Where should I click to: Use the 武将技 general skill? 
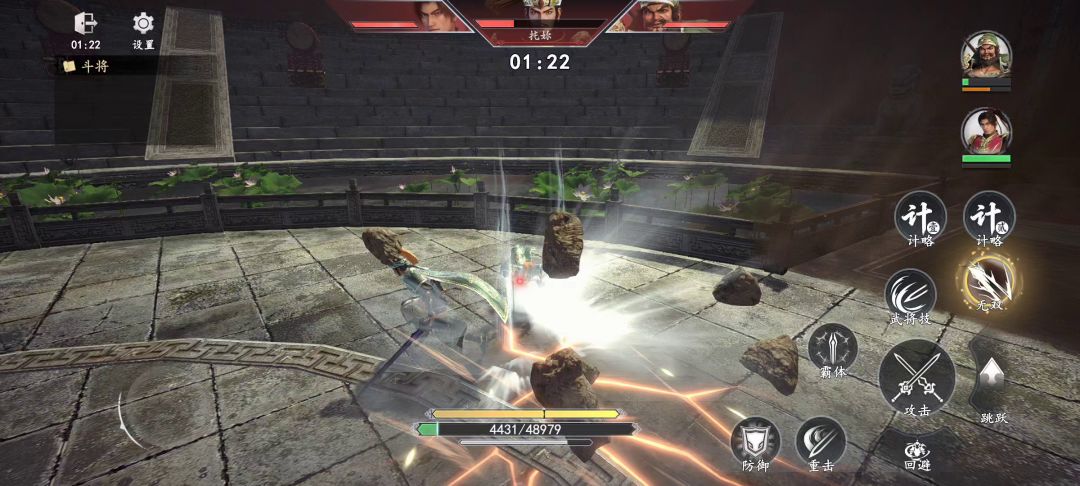pyautogui.click(x=909, y=293)
